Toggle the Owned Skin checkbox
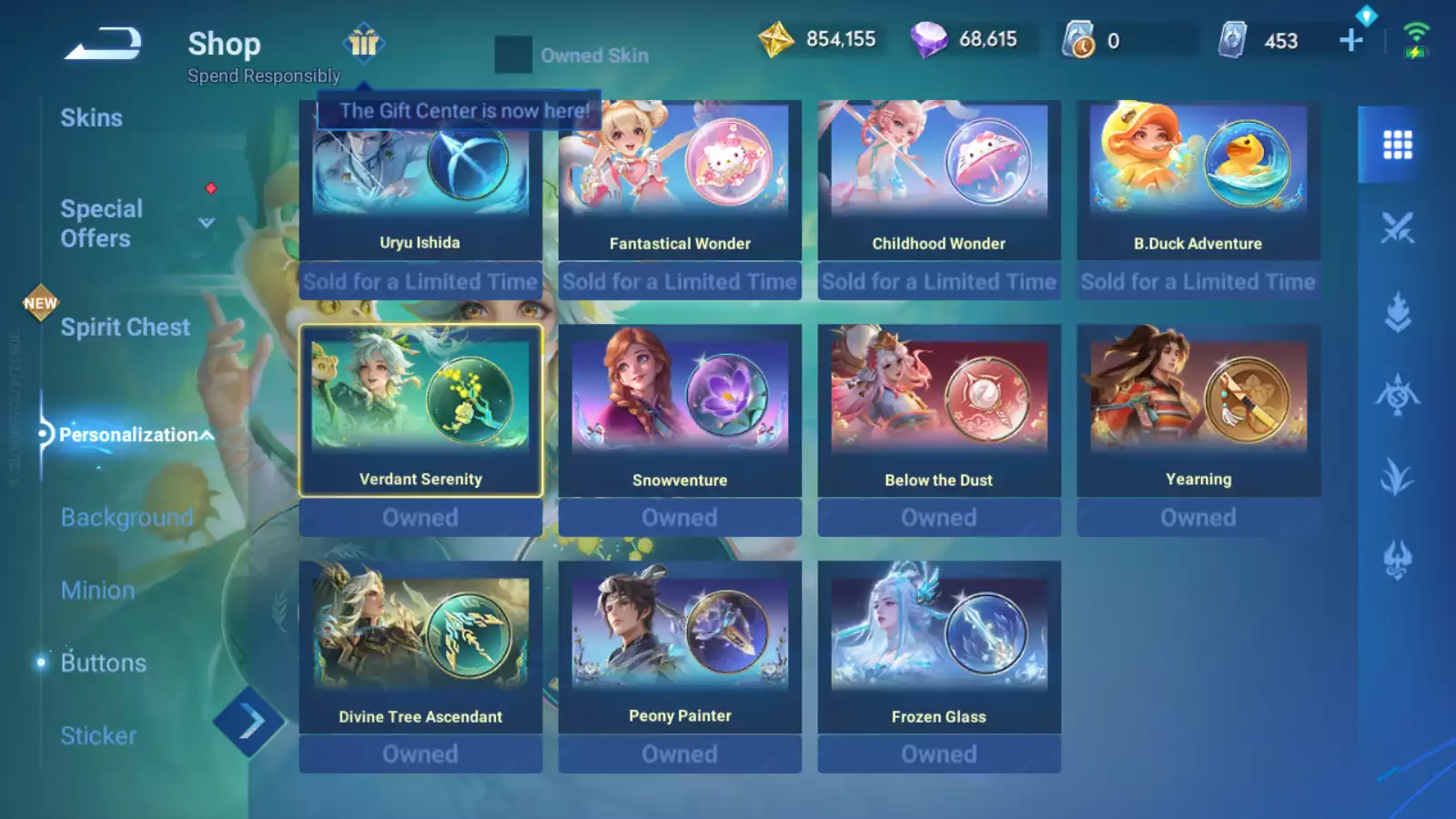Screen dimensions: 1456x819 point(513,56)
